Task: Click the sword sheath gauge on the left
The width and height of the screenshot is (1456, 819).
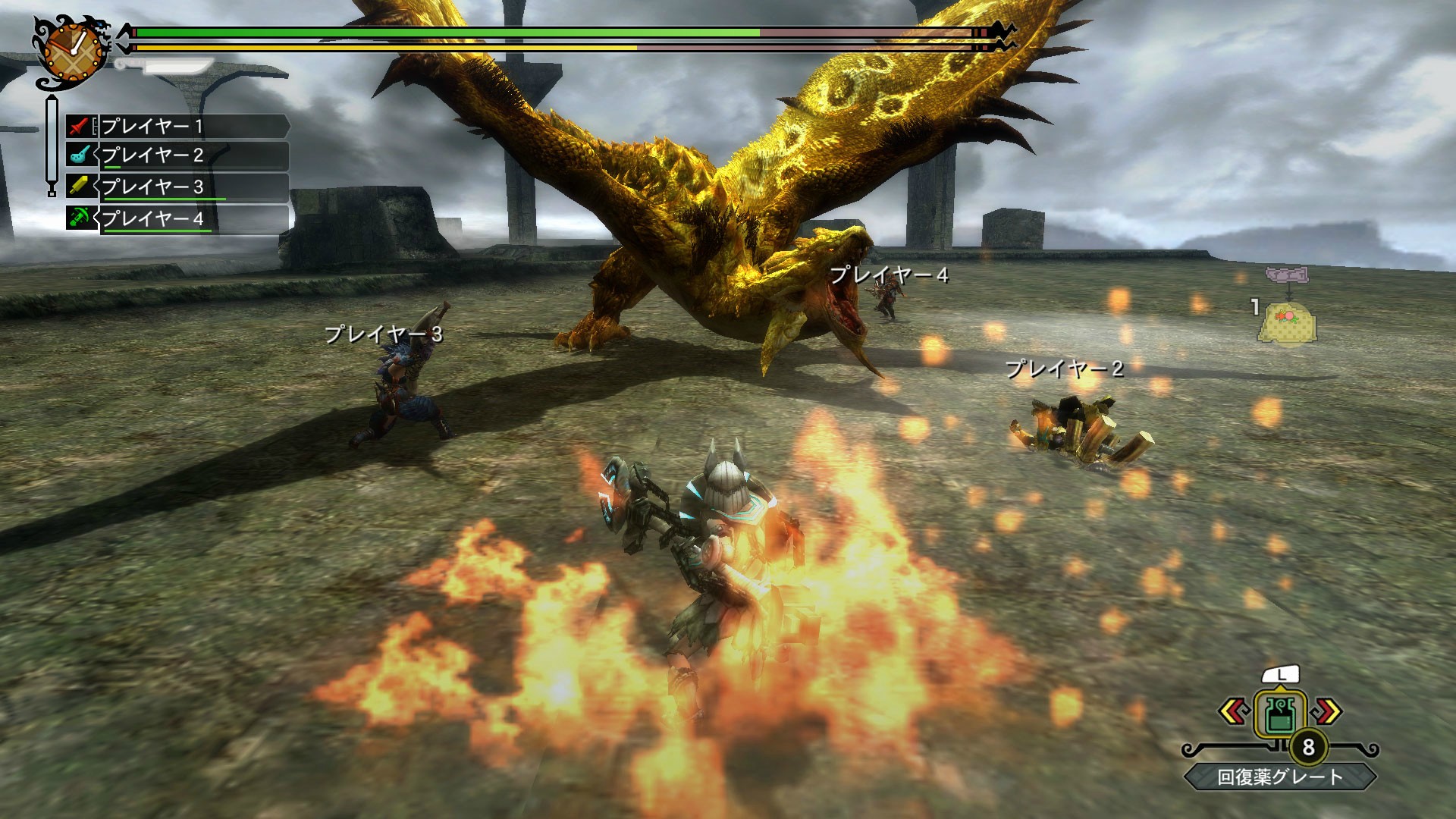Action: (52, 140)
